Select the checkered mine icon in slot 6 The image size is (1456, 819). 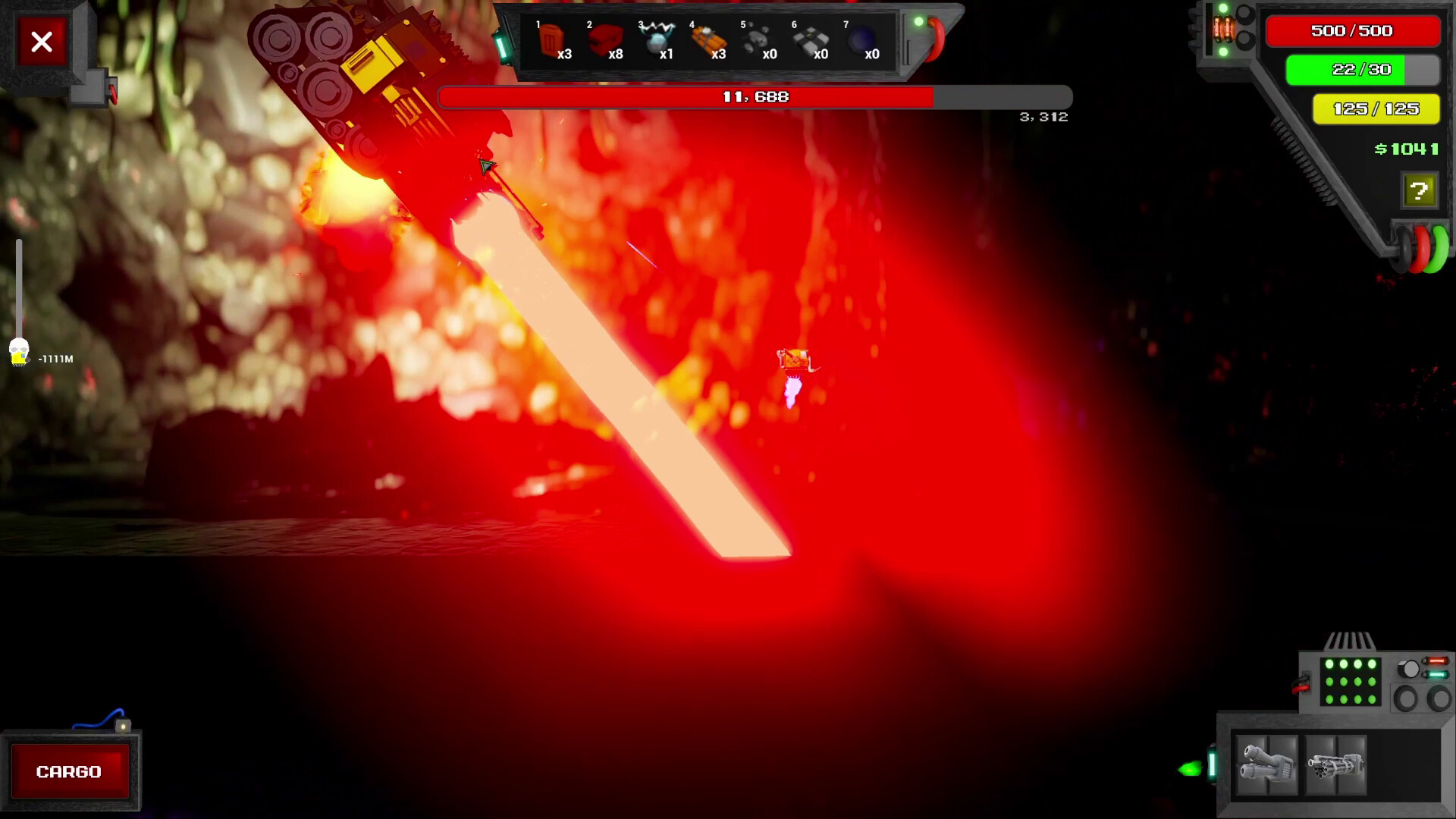tap(811, 36)
